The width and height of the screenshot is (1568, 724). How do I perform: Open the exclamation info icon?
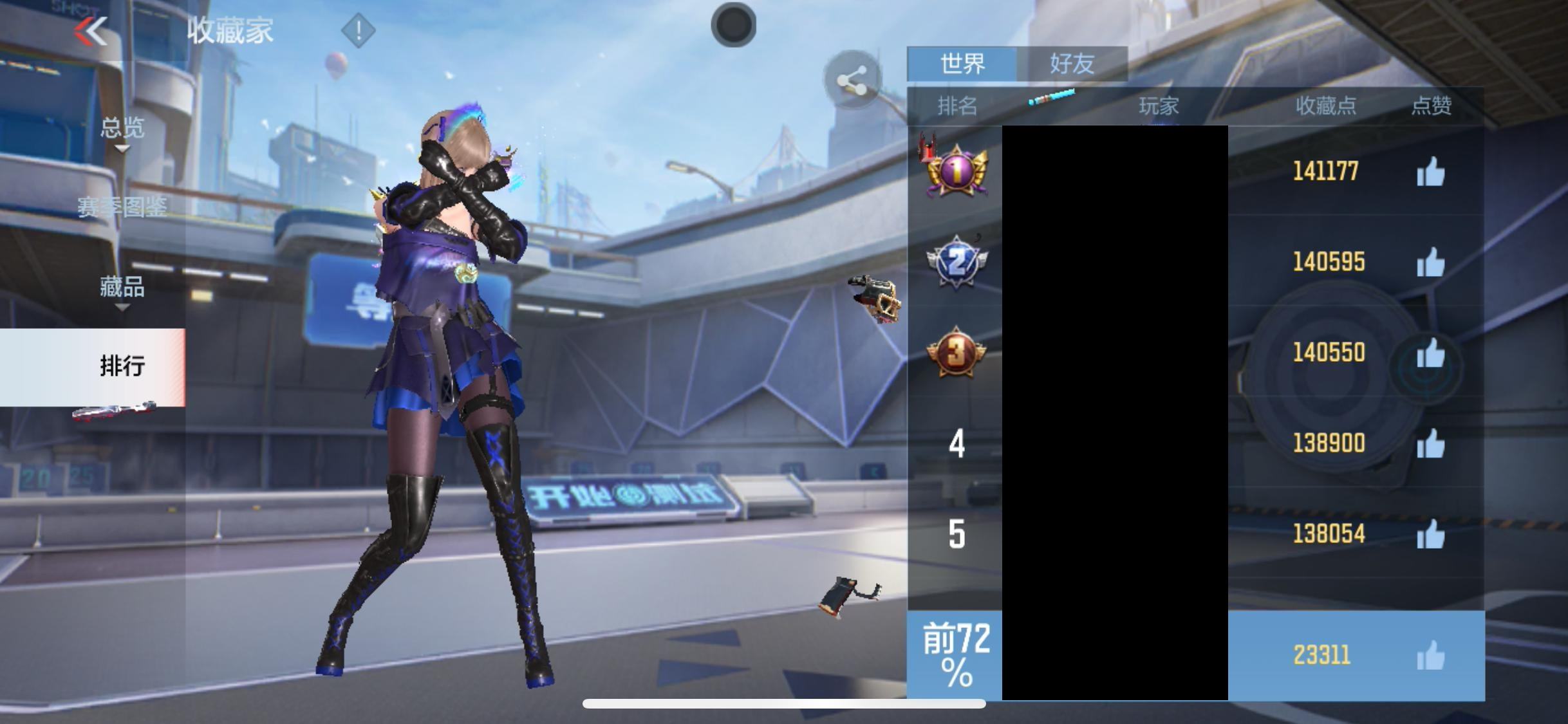tap(358, 30)
